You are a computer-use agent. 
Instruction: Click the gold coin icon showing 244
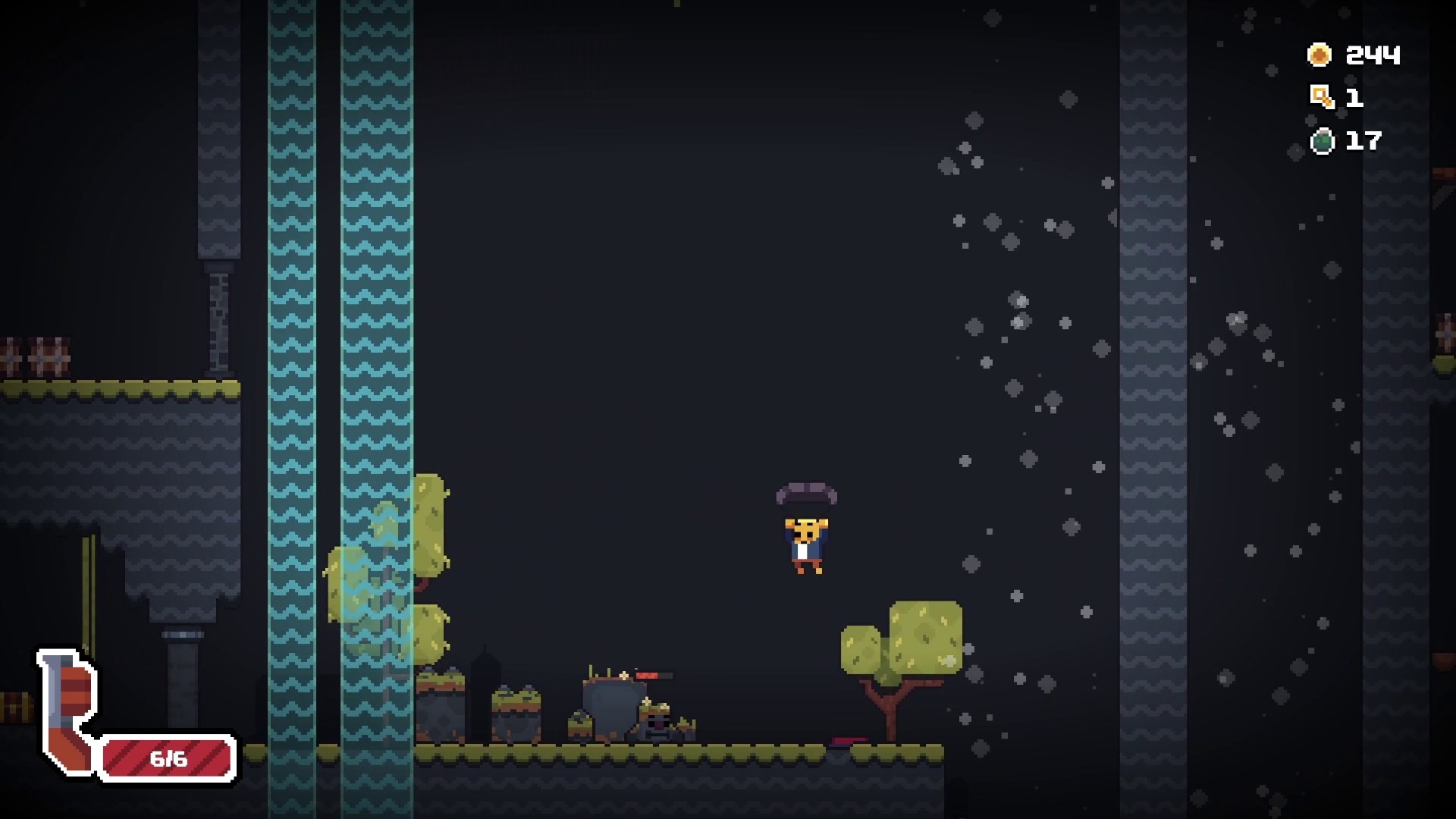click(1319, 54)
